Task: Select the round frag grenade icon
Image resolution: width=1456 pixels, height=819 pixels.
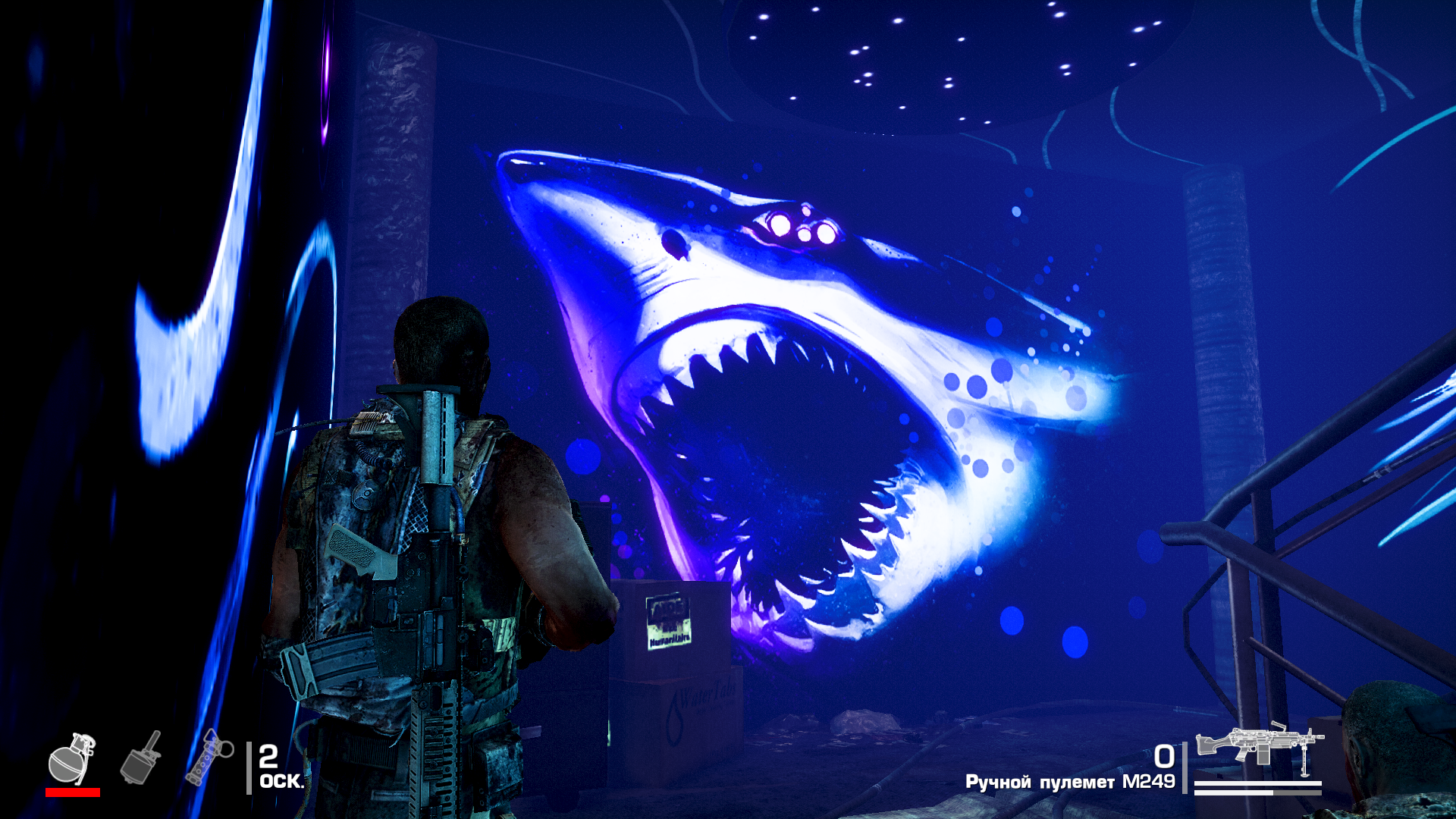Action: pos(71,759)
